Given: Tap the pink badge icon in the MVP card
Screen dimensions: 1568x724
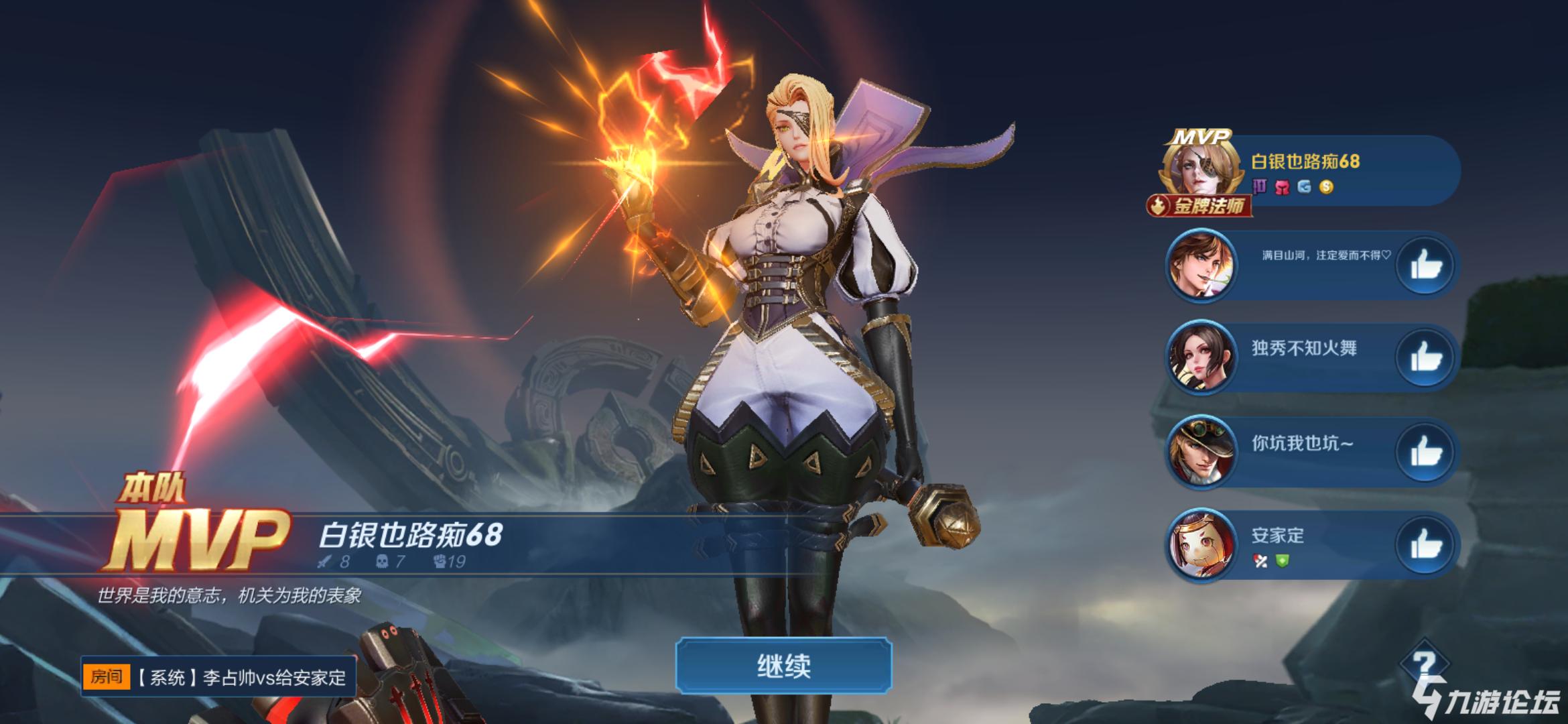Looking at the screenshot, I should 1281,185.
